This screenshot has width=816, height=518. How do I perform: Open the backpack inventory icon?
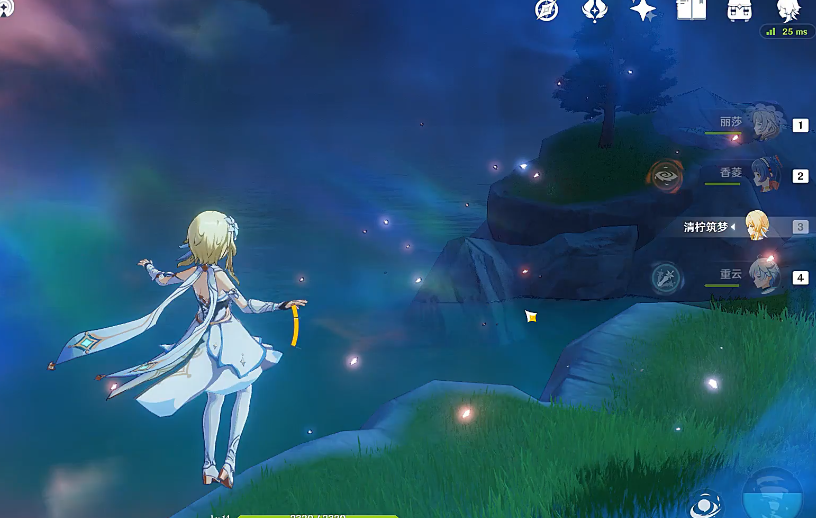pos(740,11)
